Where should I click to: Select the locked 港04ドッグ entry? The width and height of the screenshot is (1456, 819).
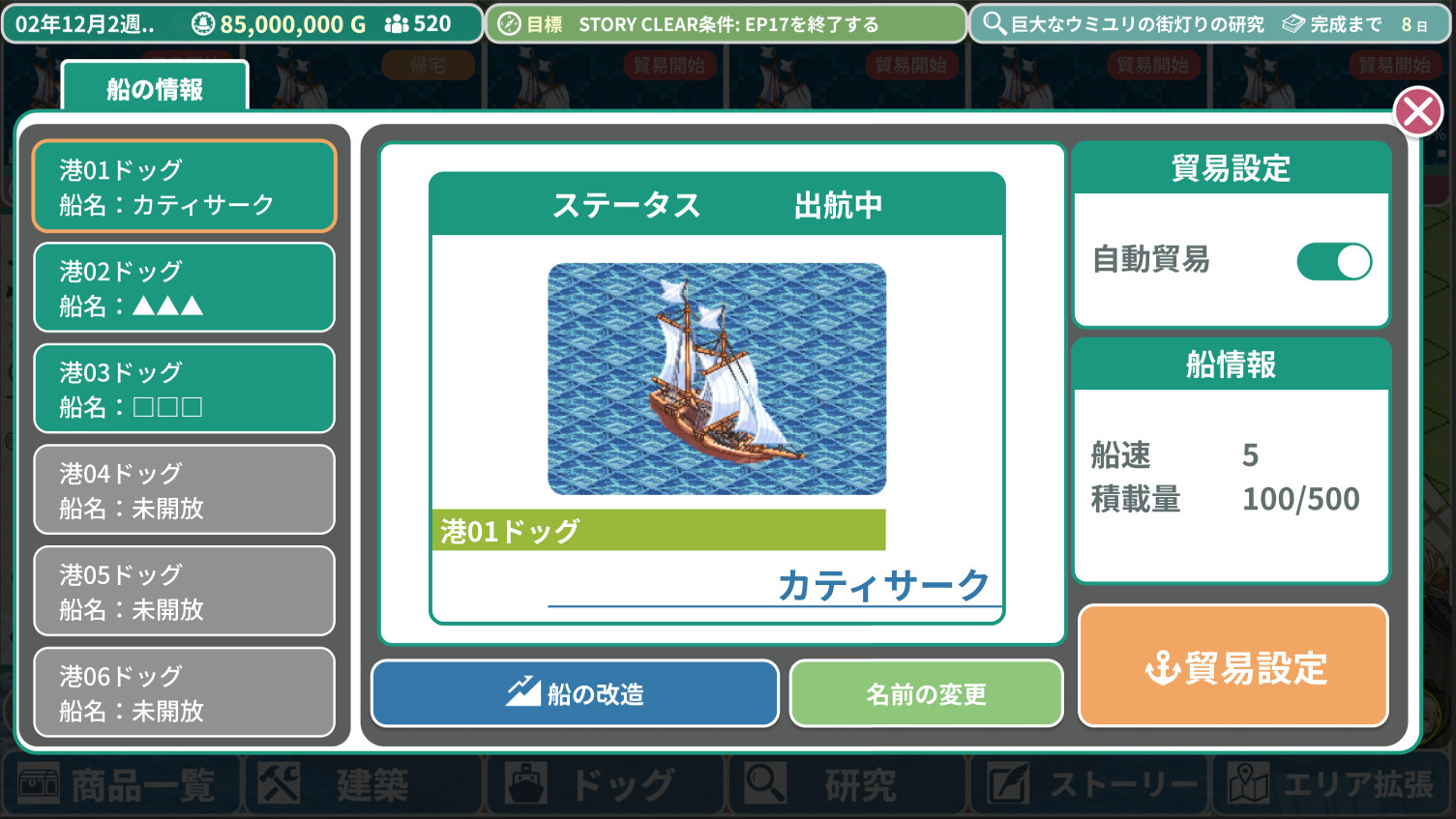click(184, 489)
